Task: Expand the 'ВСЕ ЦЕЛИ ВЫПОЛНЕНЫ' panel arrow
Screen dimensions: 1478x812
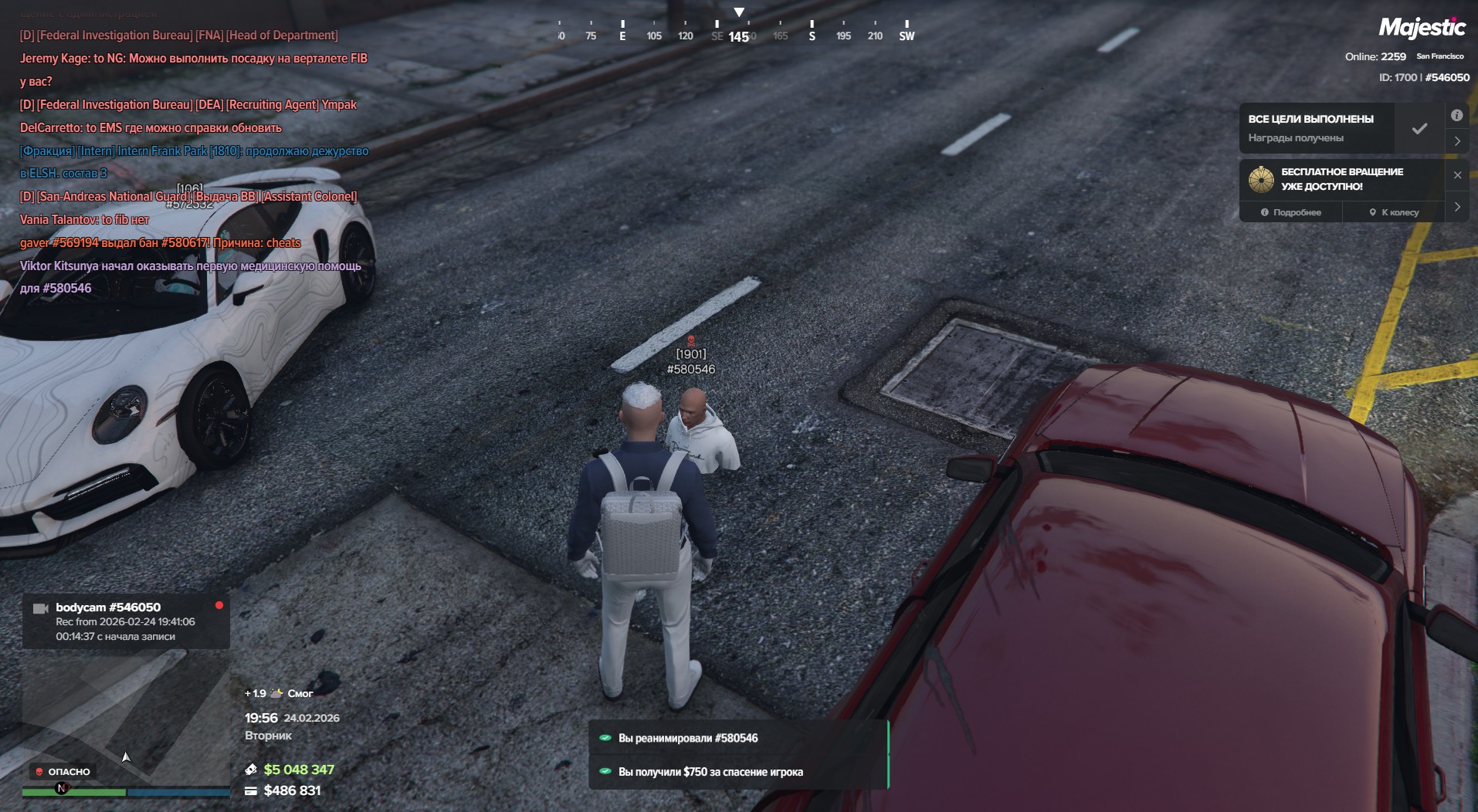Action: 1457,141
